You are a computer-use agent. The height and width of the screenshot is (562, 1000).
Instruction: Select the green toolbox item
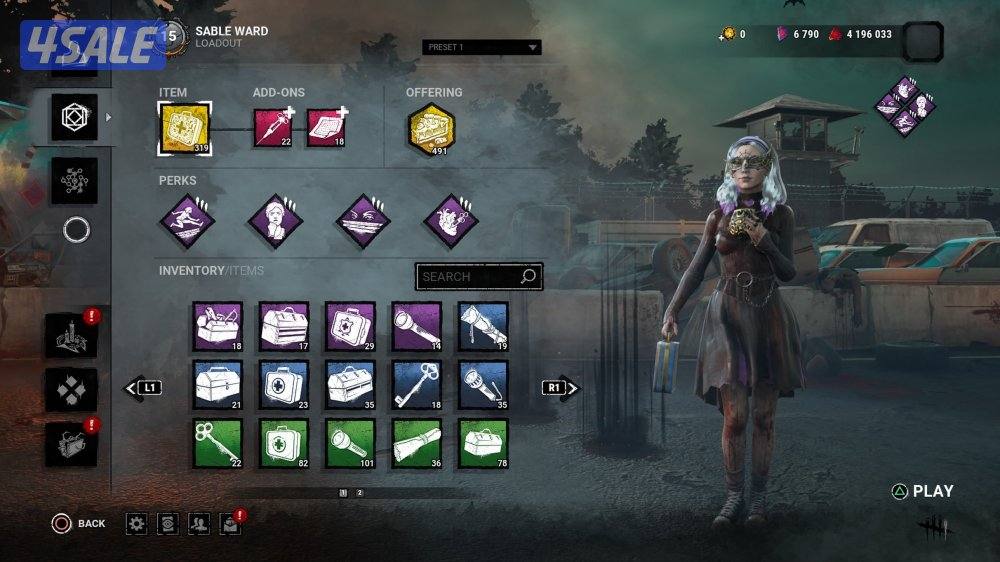coord(483,443)
